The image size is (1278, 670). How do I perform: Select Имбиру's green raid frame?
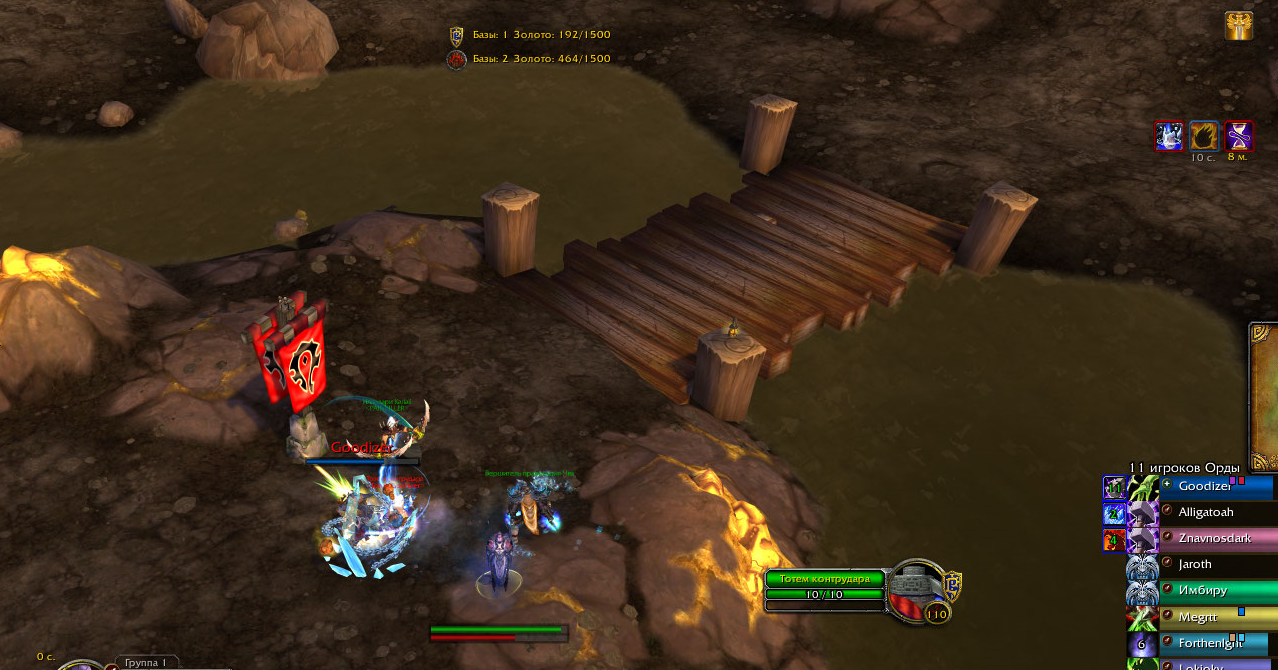pyautogui.click(x=1216, y=591)
